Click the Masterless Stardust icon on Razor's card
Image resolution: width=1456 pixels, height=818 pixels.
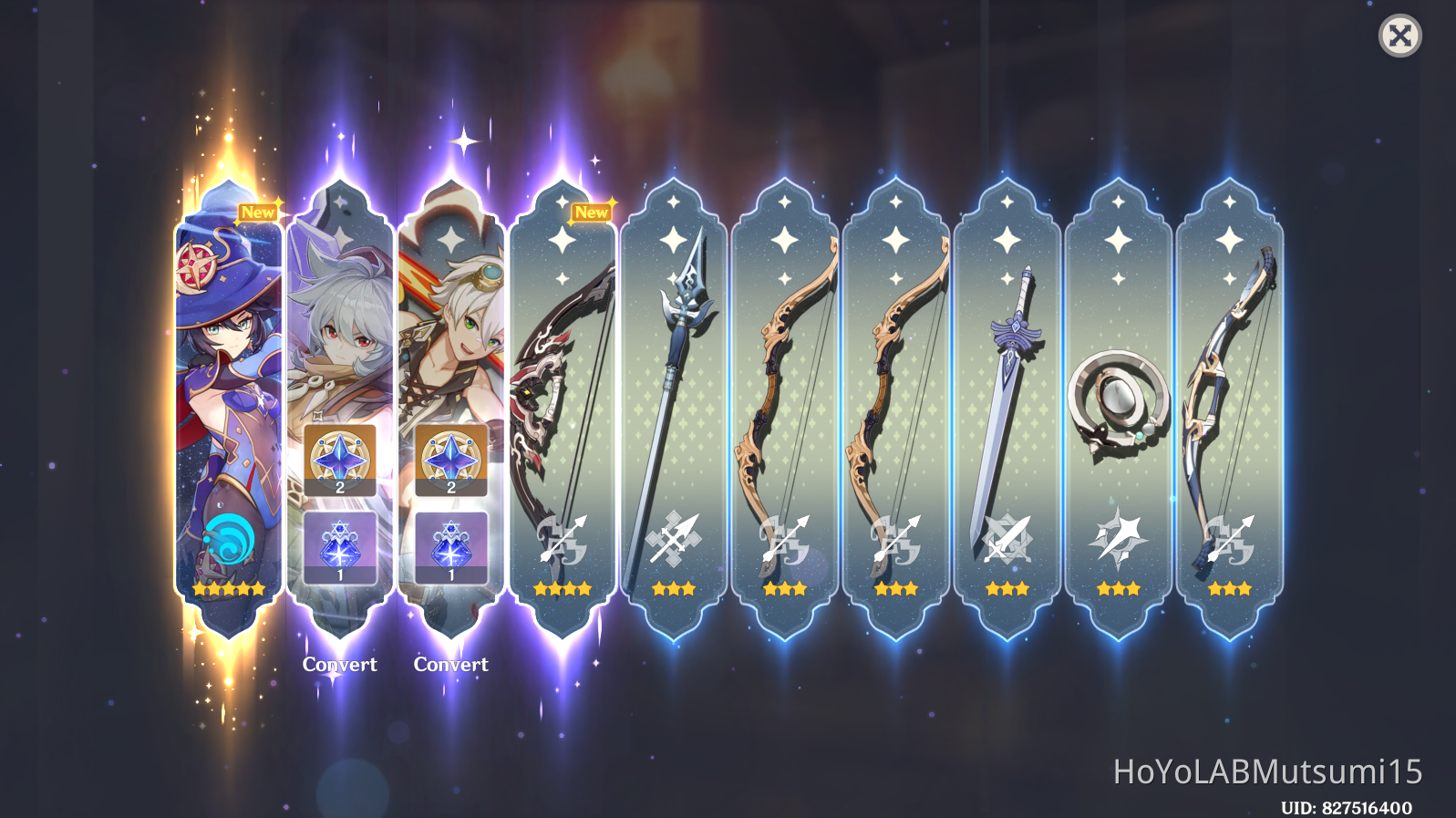[x=341, y=544]
